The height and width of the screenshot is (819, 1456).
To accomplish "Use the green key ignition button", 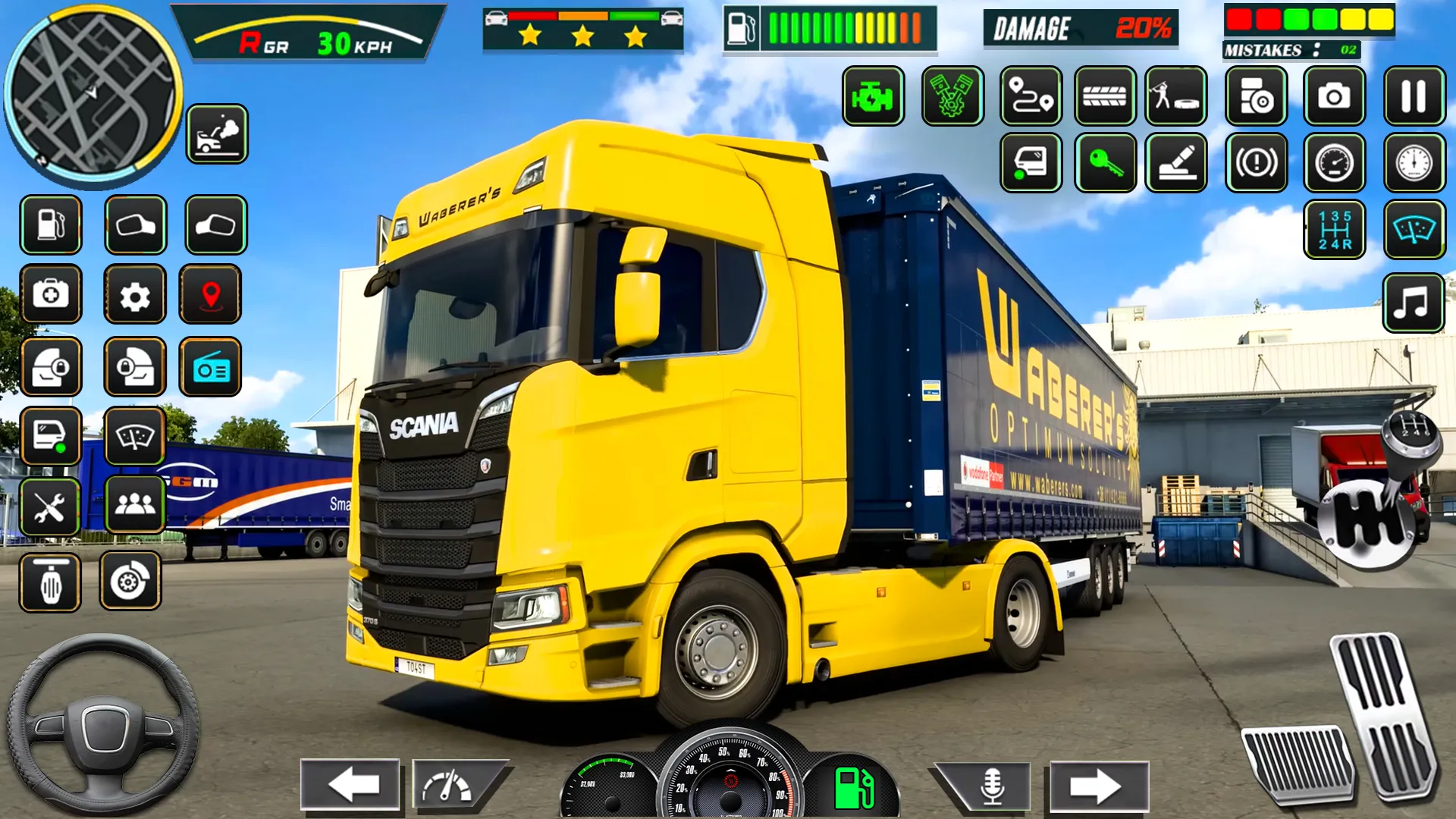I will (x=1105, y=162).
